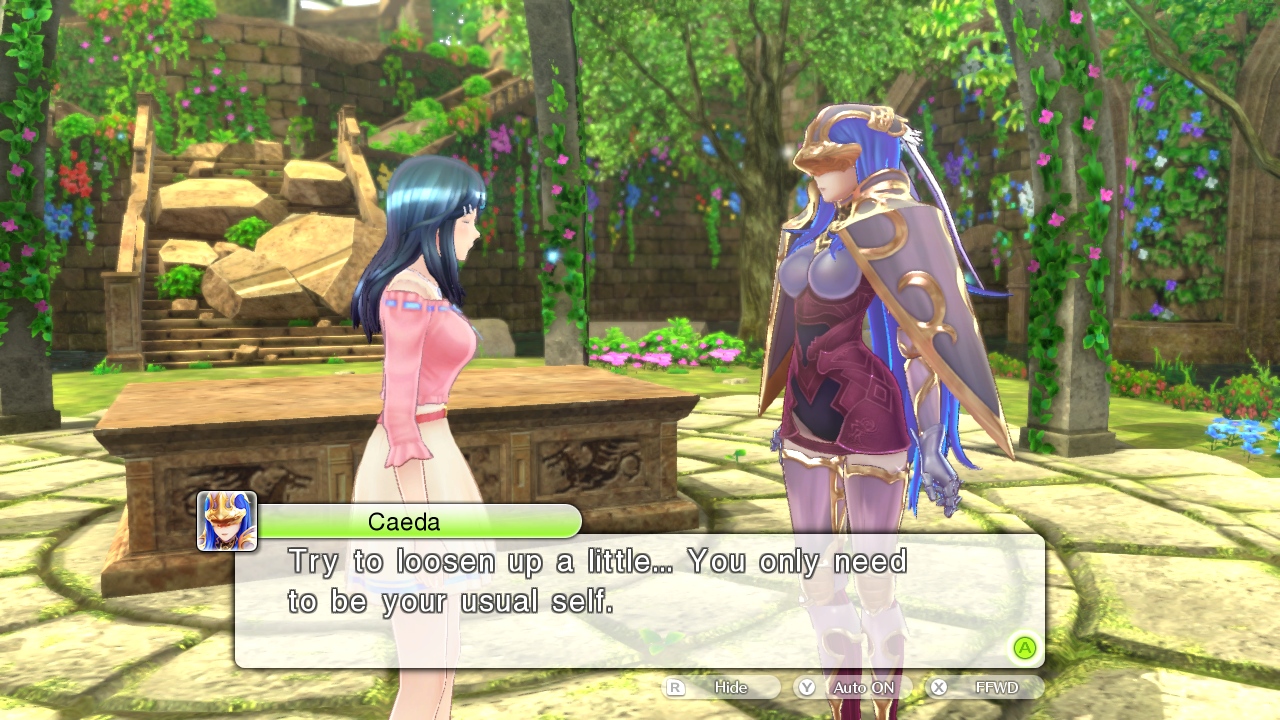The width and height of the screenshot is (1280, 720).
Task: Hide the dialogue box with Hide button
Action: 722,687
